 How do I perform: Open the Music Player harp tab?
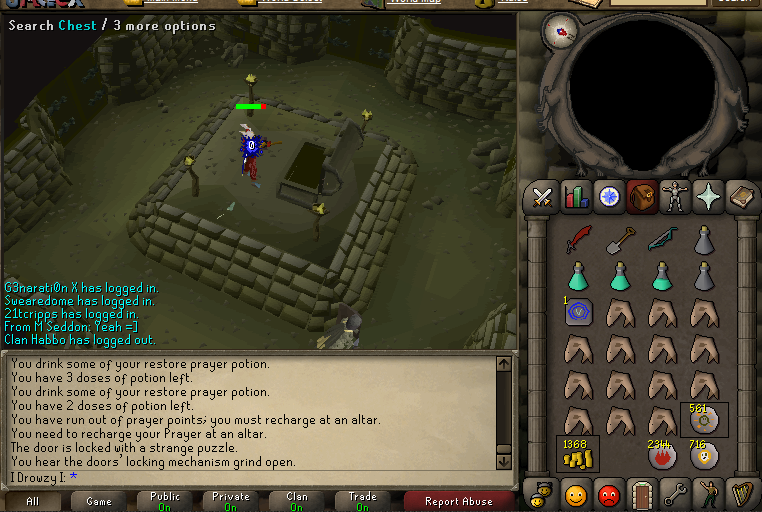pos(741,494)
